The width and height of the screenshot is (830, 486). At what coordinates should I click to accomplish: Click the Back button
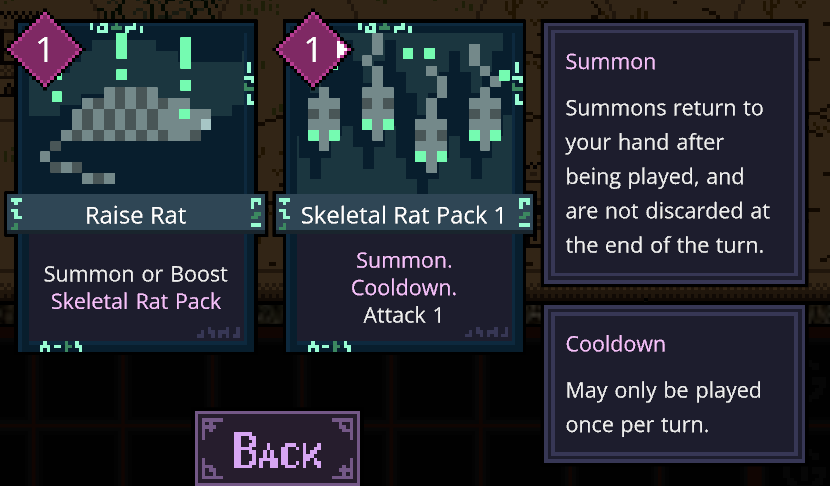click(277, 450)
